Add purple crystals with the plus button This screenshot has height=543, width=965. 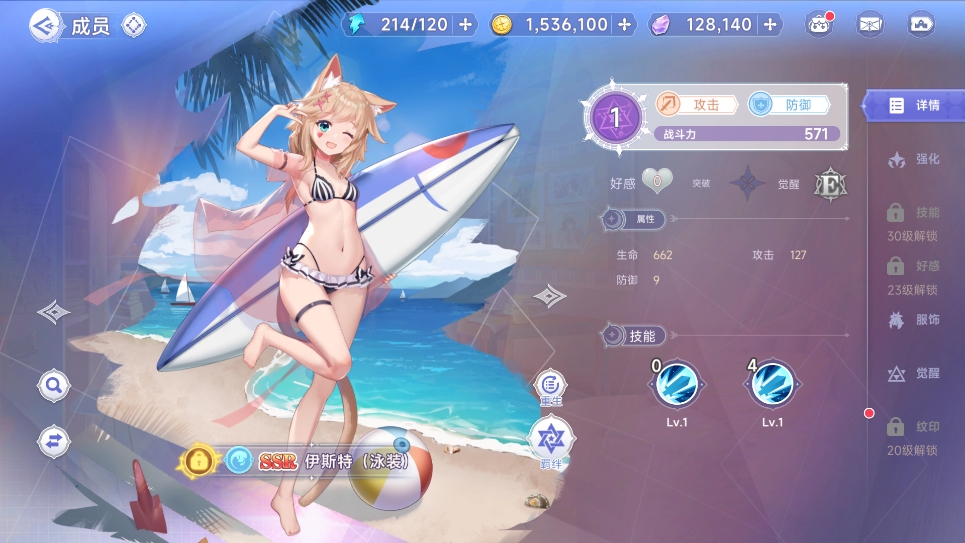tap(769, 25)
